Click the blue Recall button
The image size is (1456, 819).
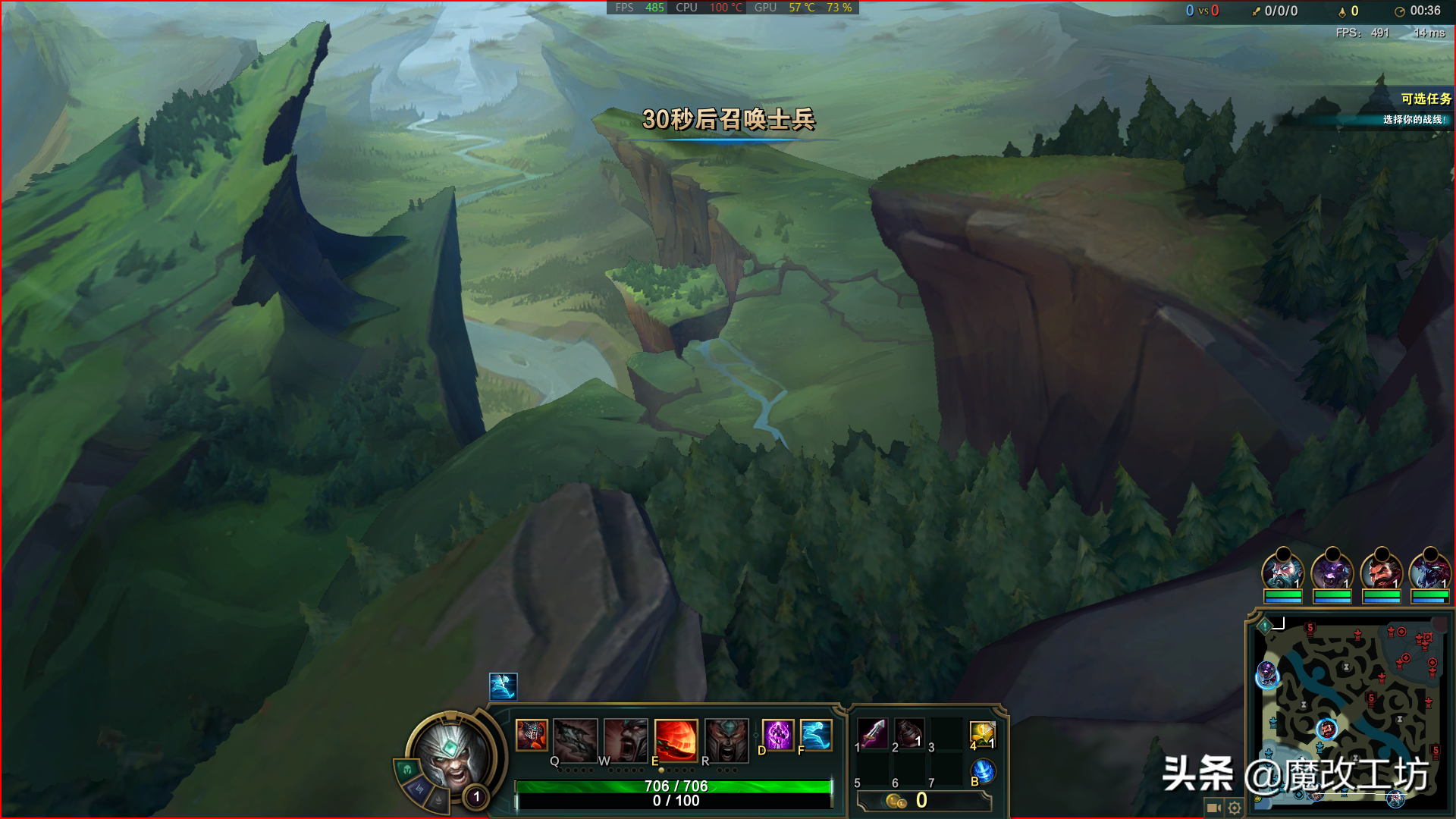pyautogui.click(x=983, y=771)
